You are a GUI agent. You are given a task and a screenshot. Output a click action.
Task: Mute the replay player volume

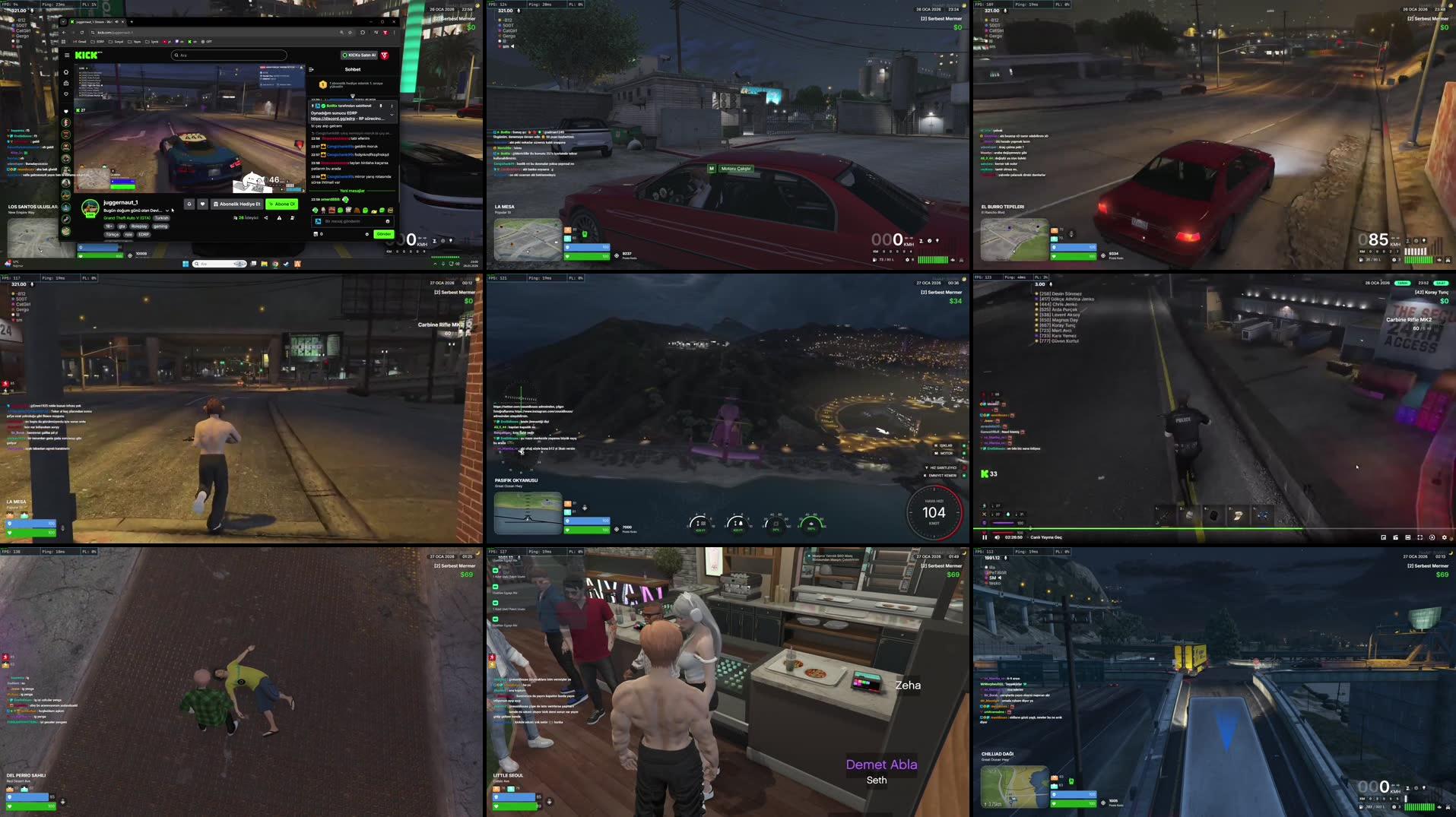click(x=997, y=537)
